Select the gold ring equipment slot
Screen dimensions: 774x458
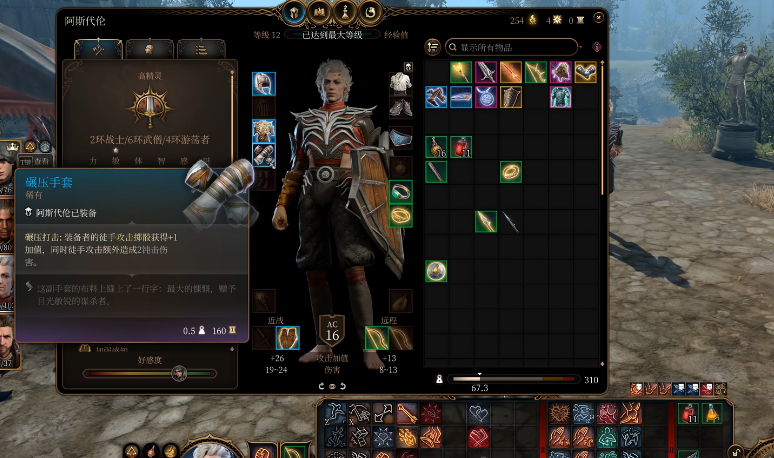[400, 216]
